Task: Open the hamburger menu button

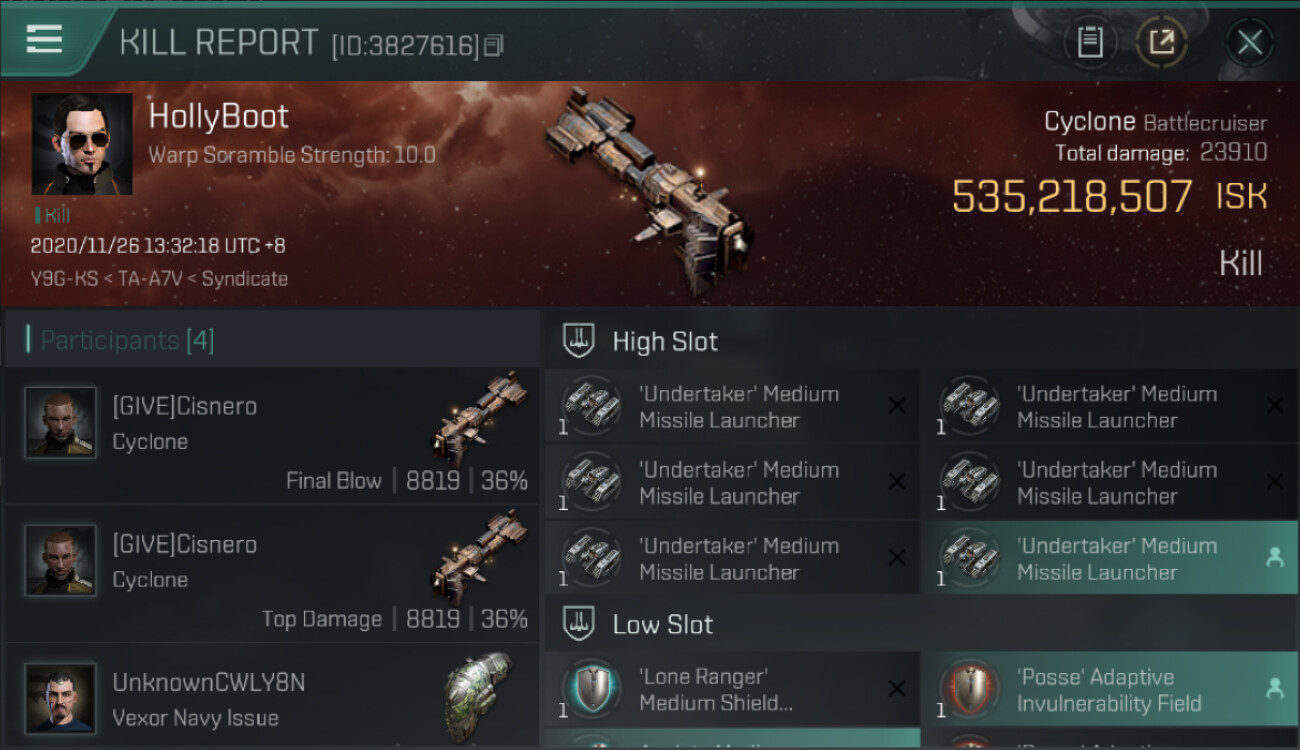Action: (x=45, y=40)
